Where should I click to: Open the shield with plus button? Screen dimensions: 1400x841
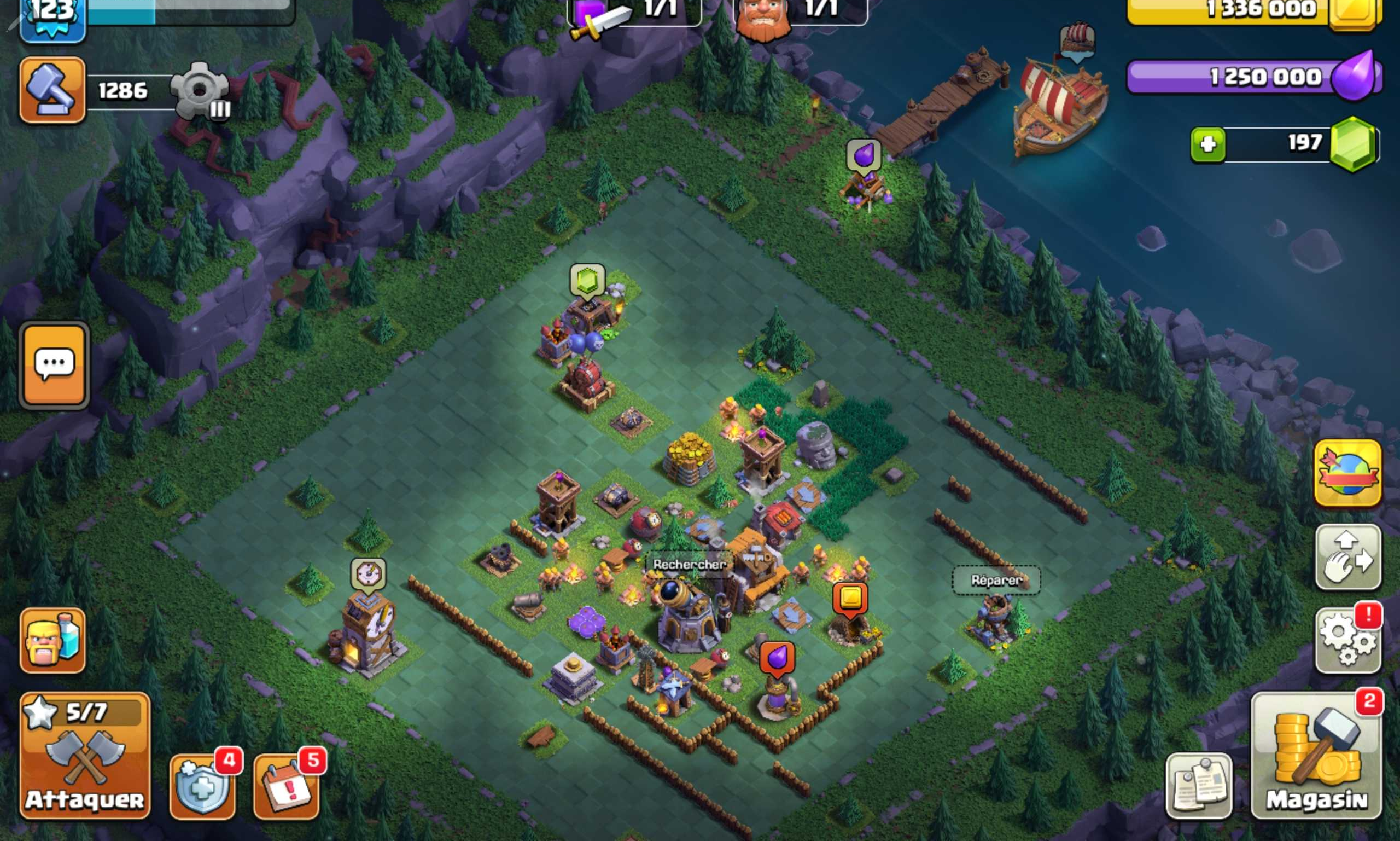click(202, 787)
